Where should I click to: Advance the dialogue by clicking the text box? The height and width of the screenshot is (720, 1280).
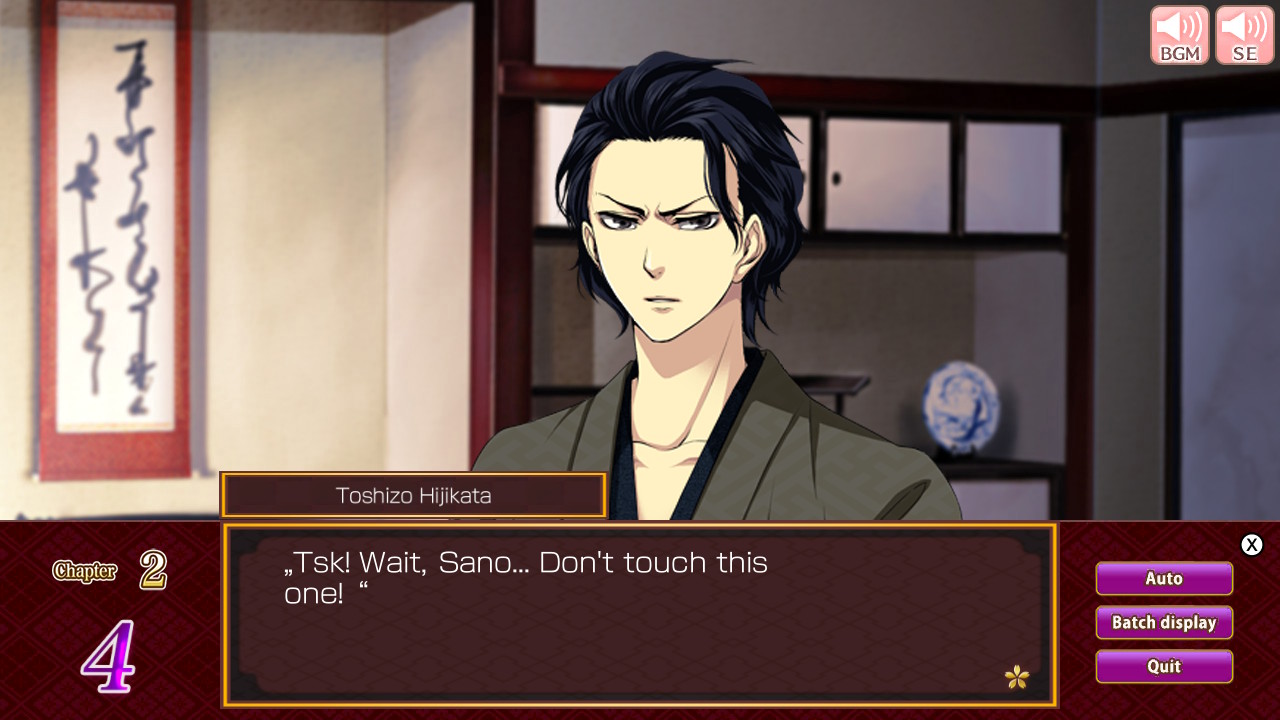click(640, 615)
